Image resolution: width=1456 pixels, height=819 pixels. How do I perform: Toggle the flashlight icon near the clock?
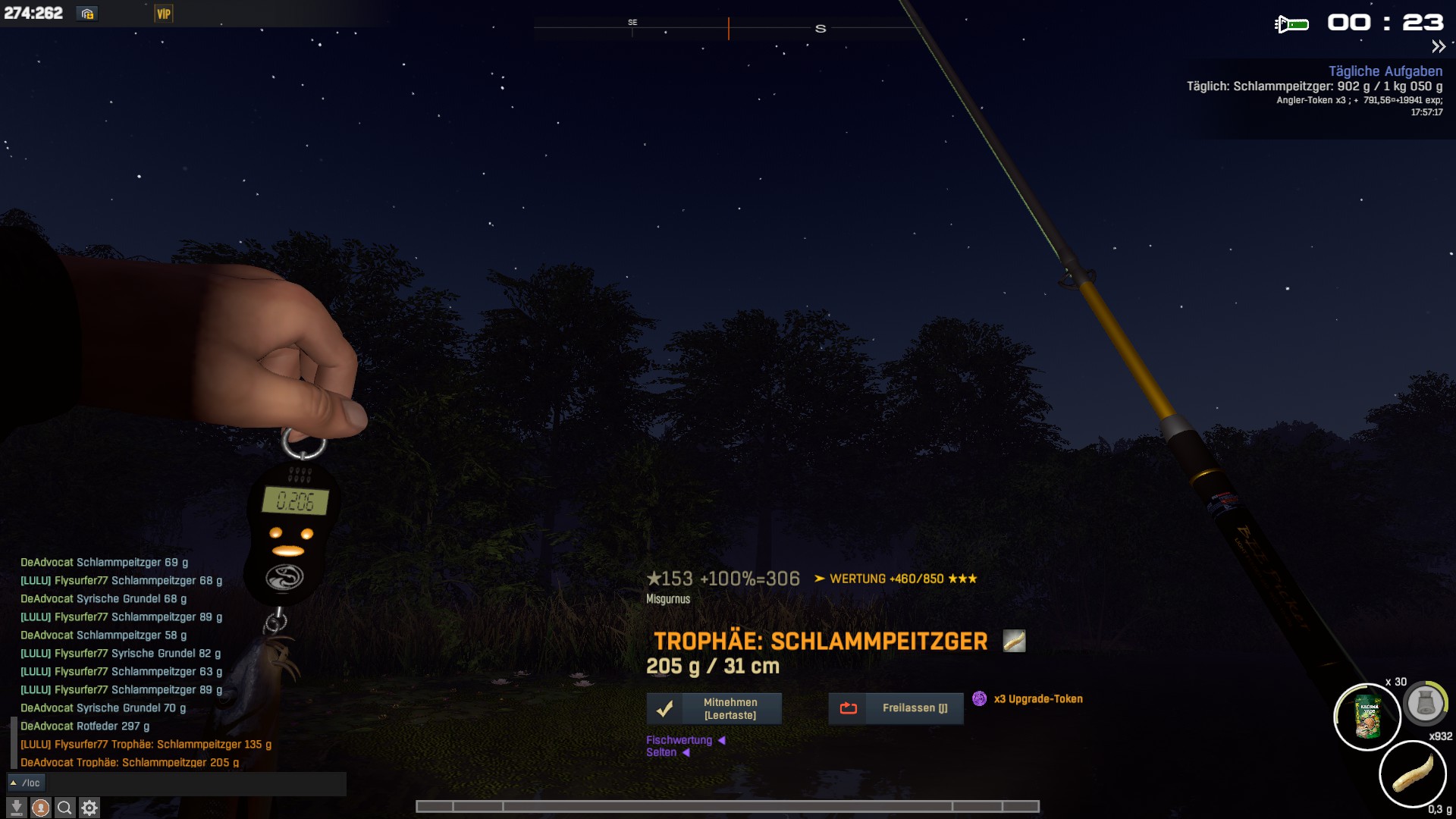[x=1291, y=24]
